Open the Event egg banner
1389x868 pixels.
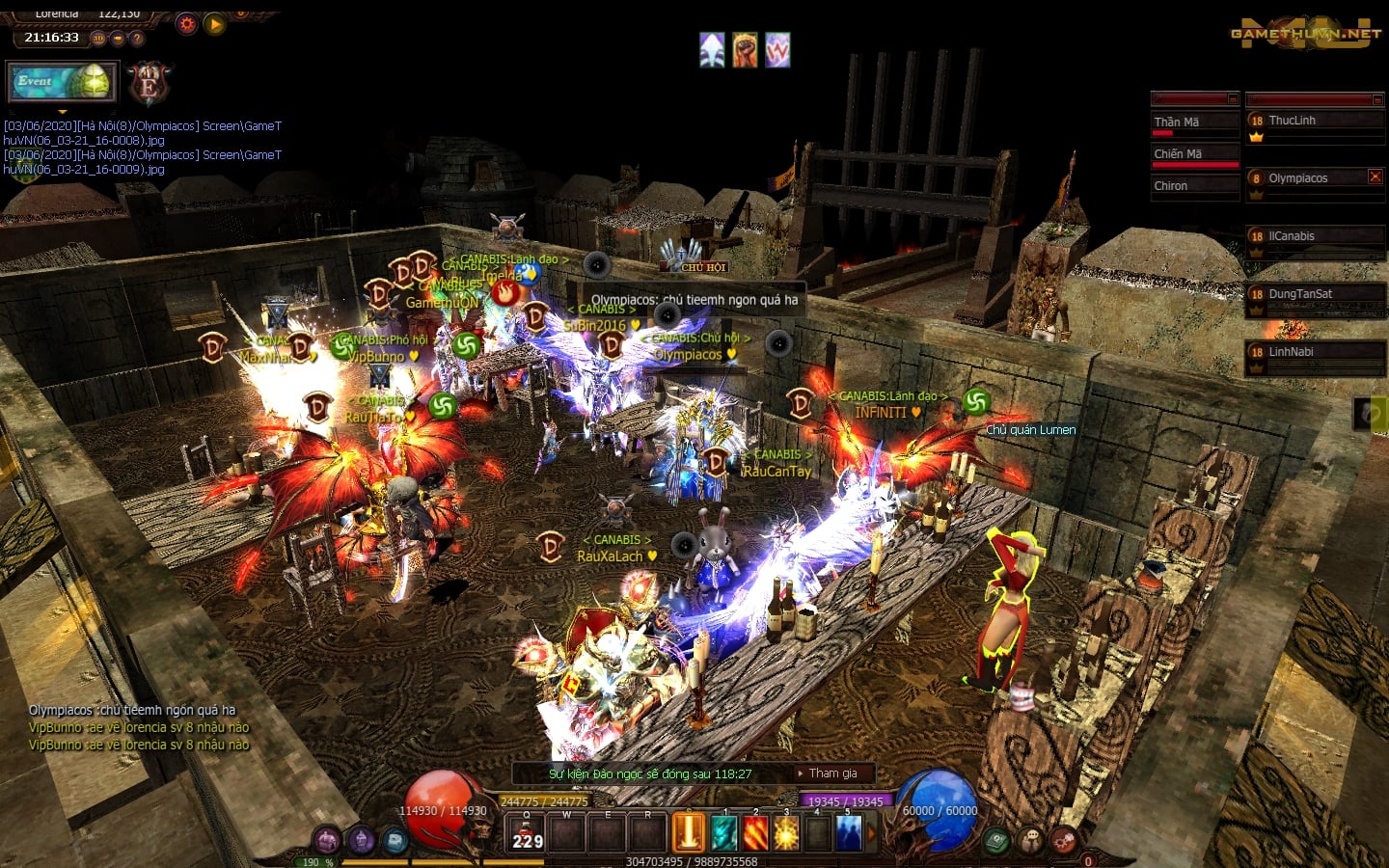point(62,82)
